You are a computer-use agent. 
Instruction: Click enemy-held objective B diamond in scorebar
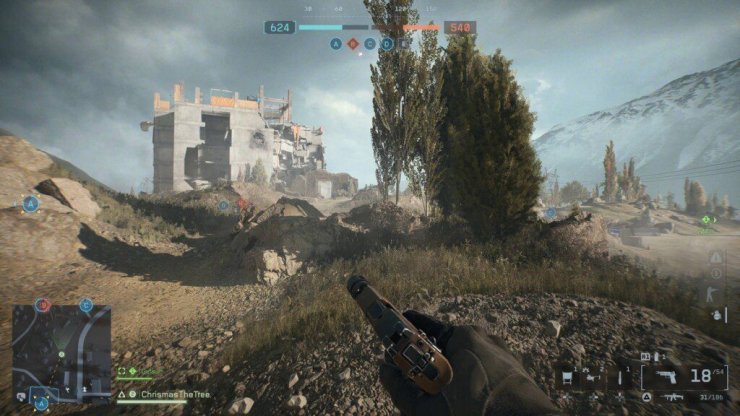coord(352,44)
